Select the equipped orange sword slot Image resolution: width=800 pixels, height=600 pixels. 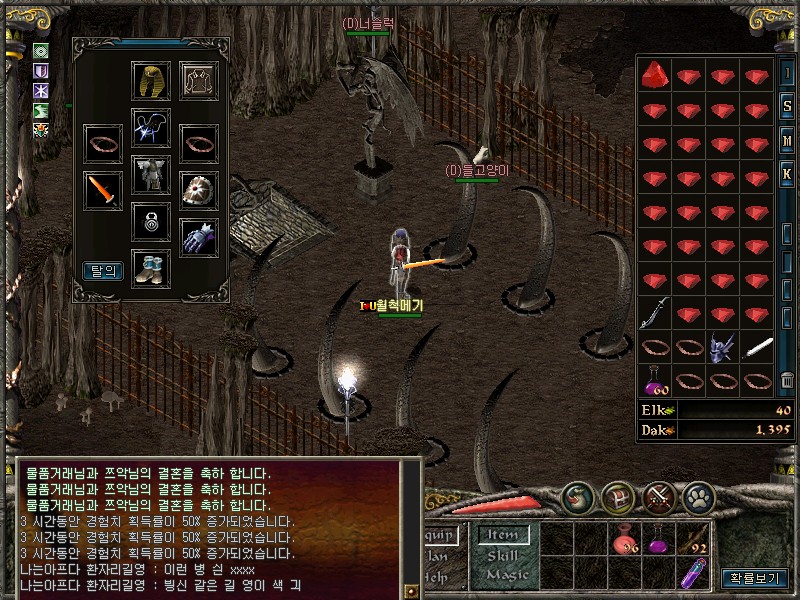point(103,190)
